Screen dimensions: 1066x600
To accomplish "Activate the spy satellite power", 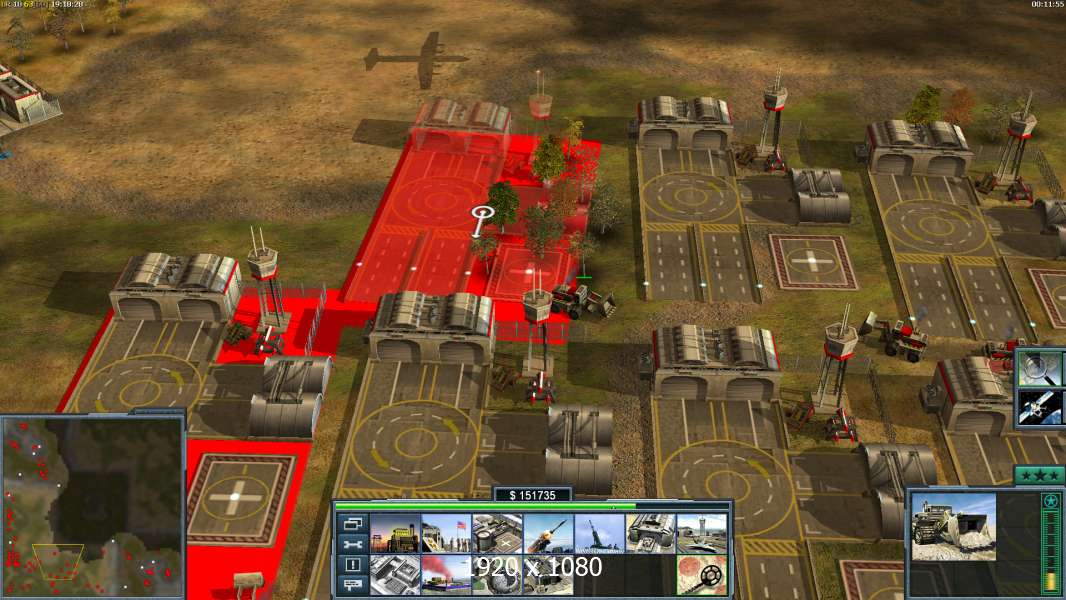I will tap(1041, 407).
